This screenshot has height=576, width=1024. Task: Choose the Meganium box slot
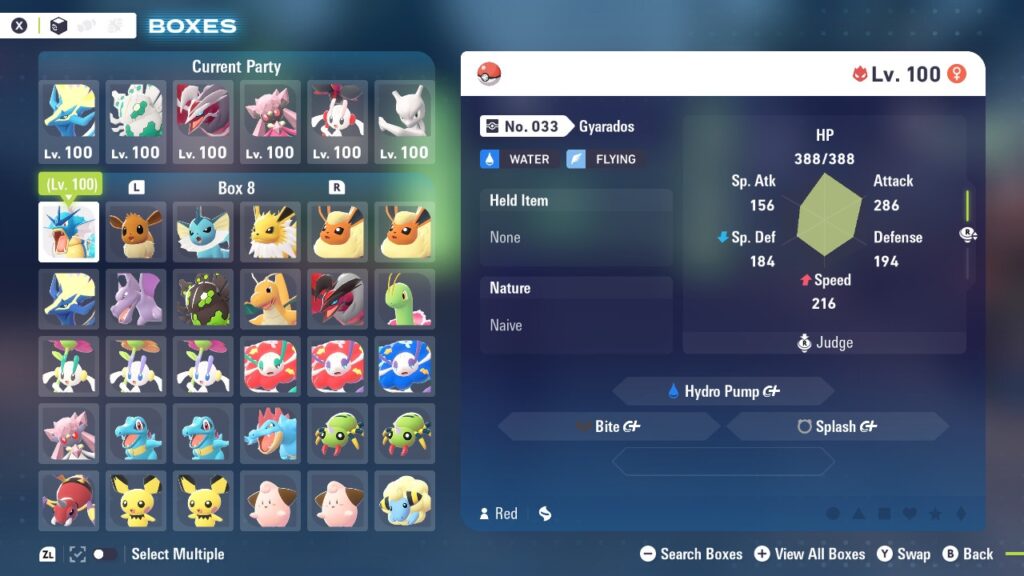(x=404, y=299)
